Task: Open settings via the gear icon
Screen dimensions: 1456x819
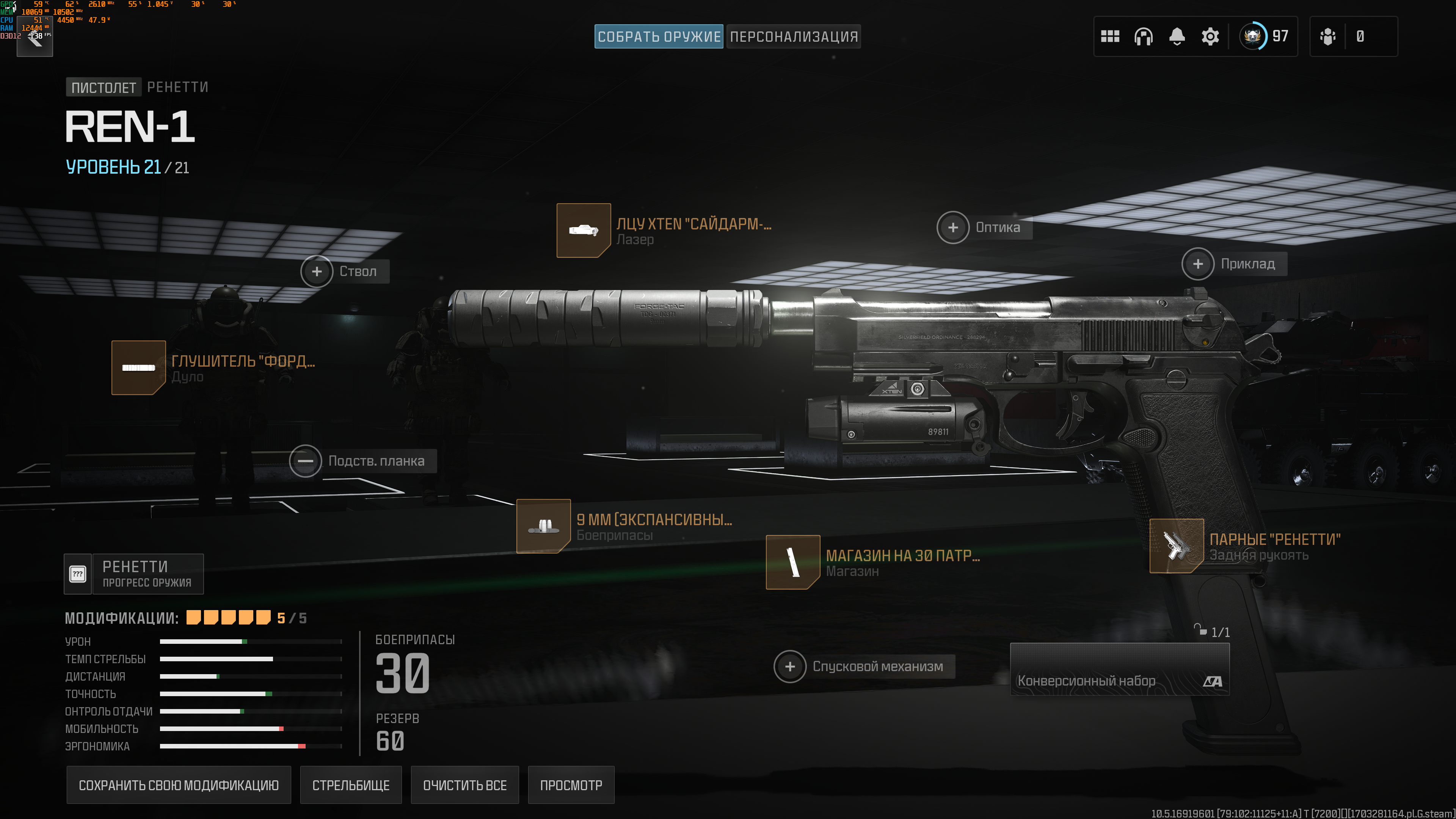Action: pyautogui.click(x=1210, y=37)
